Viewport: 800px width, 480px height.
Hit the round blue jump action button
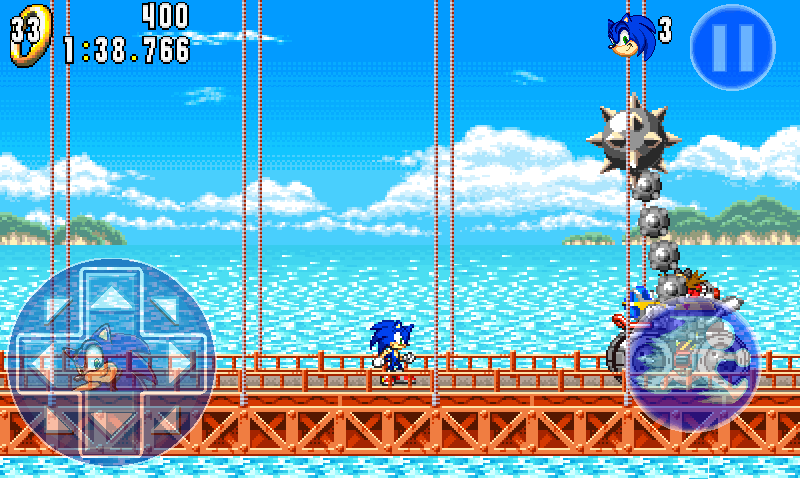point(692,361)
